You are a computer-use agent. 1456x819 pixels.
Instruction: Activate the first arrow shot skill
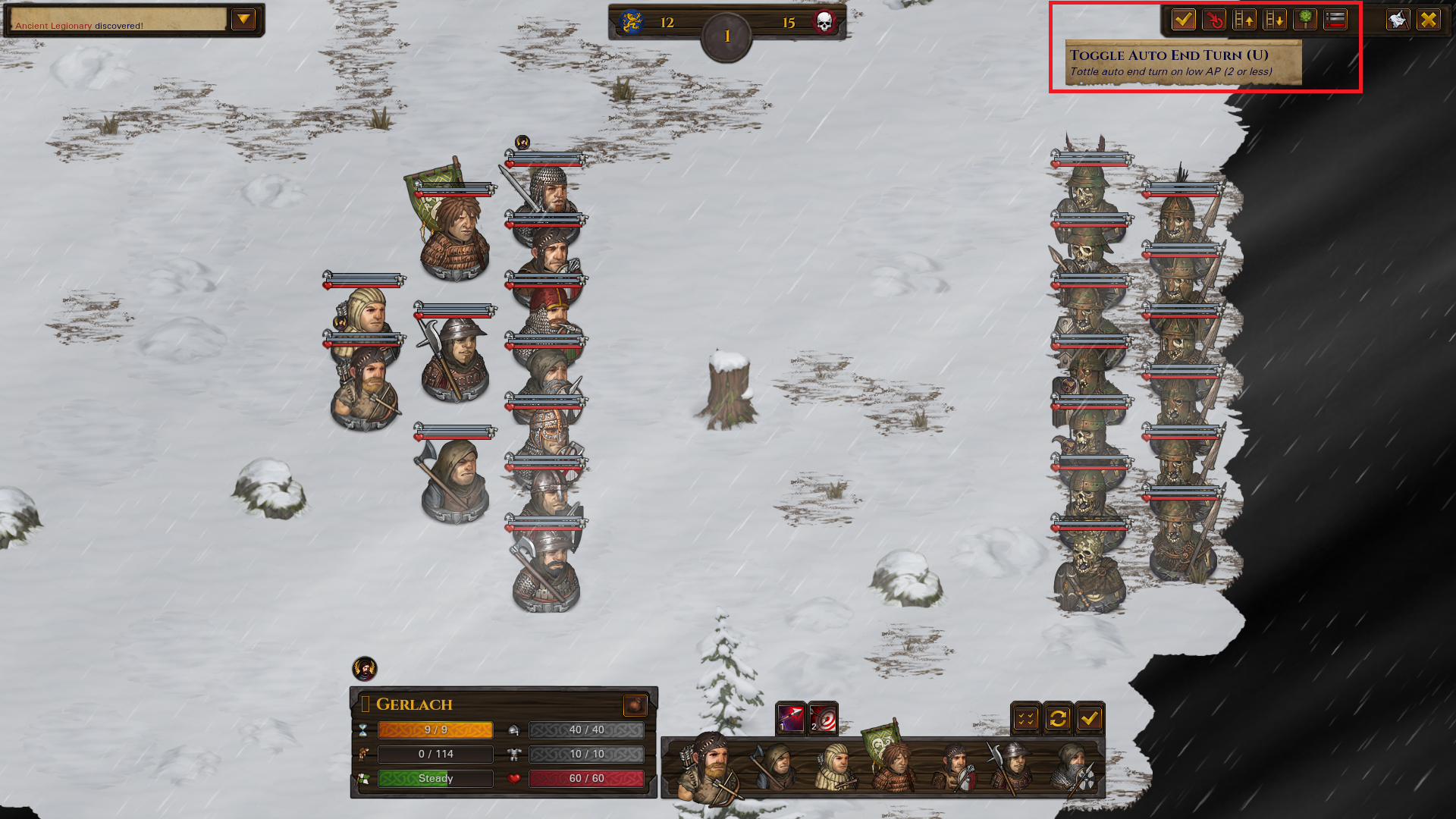pyautogui.click(x=790, y=717)
